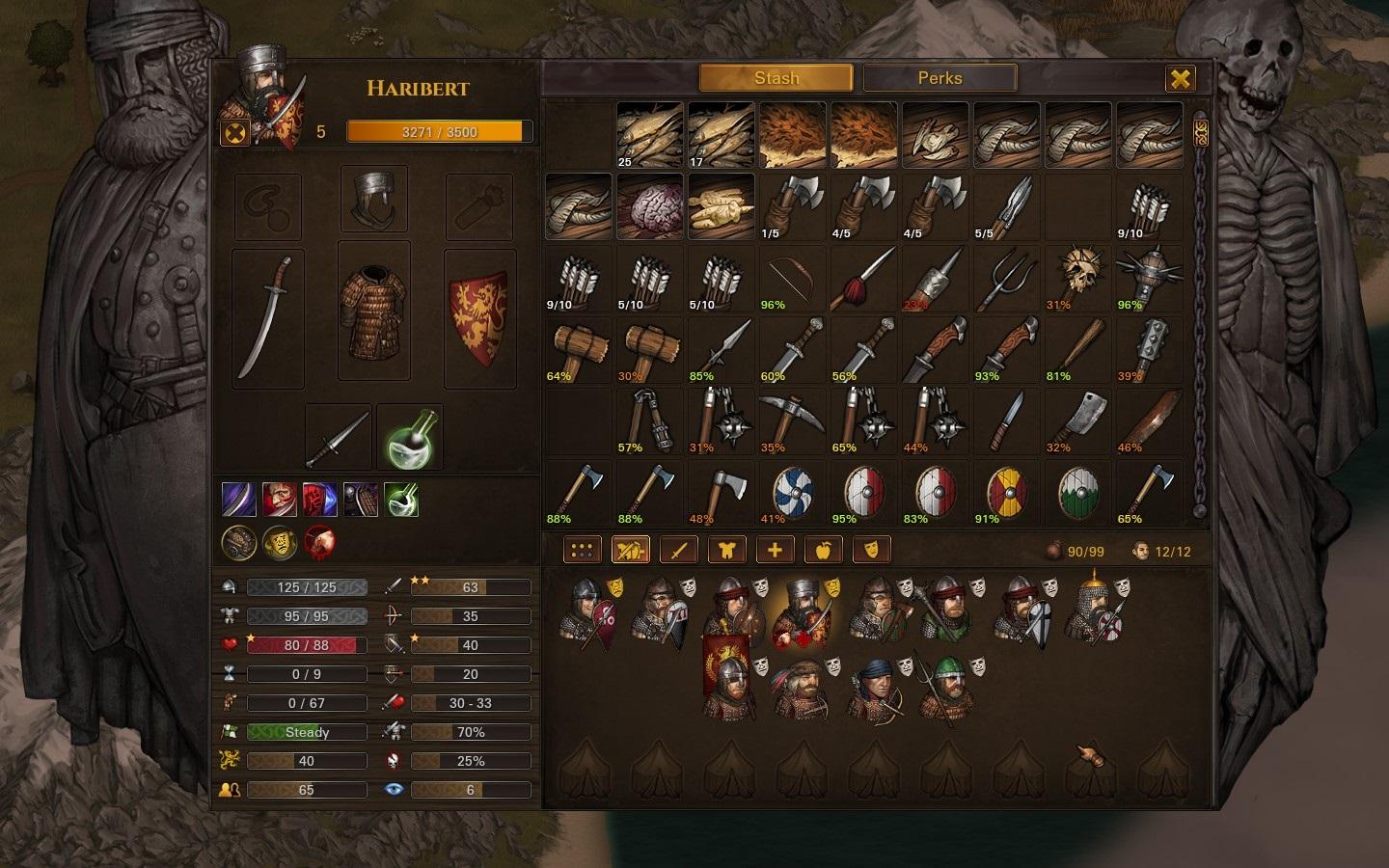Close the character inventory screen
1389x868 pixels.
[x=1180, y=78]
